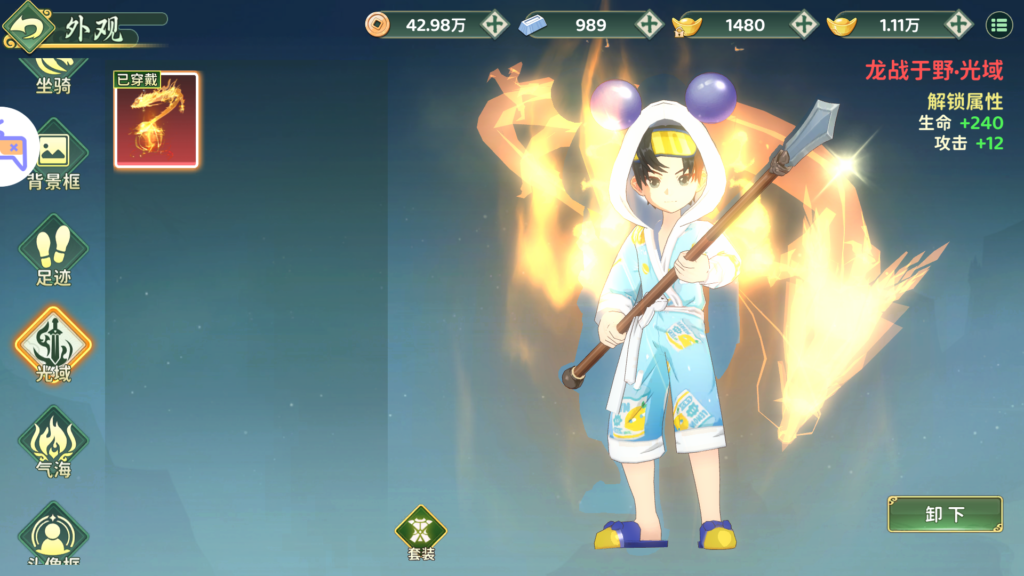Add gold ingots with the last plus button
This screenshot has width=1024, height=576.
[959, 24]
